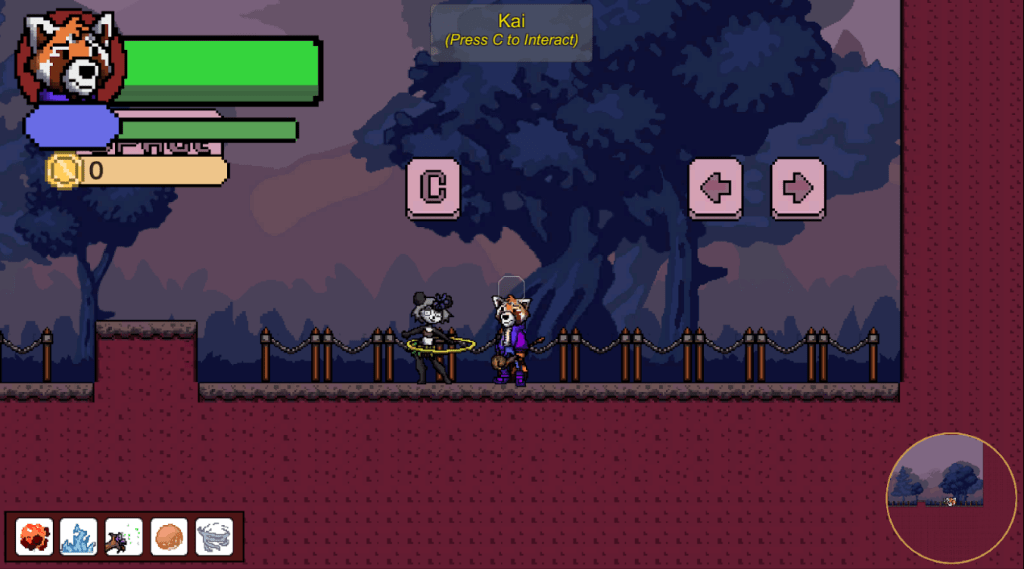The height and width of the screenshot is (569, 1024).
Task: Click the circular minimap
Action: click(950, 498)
